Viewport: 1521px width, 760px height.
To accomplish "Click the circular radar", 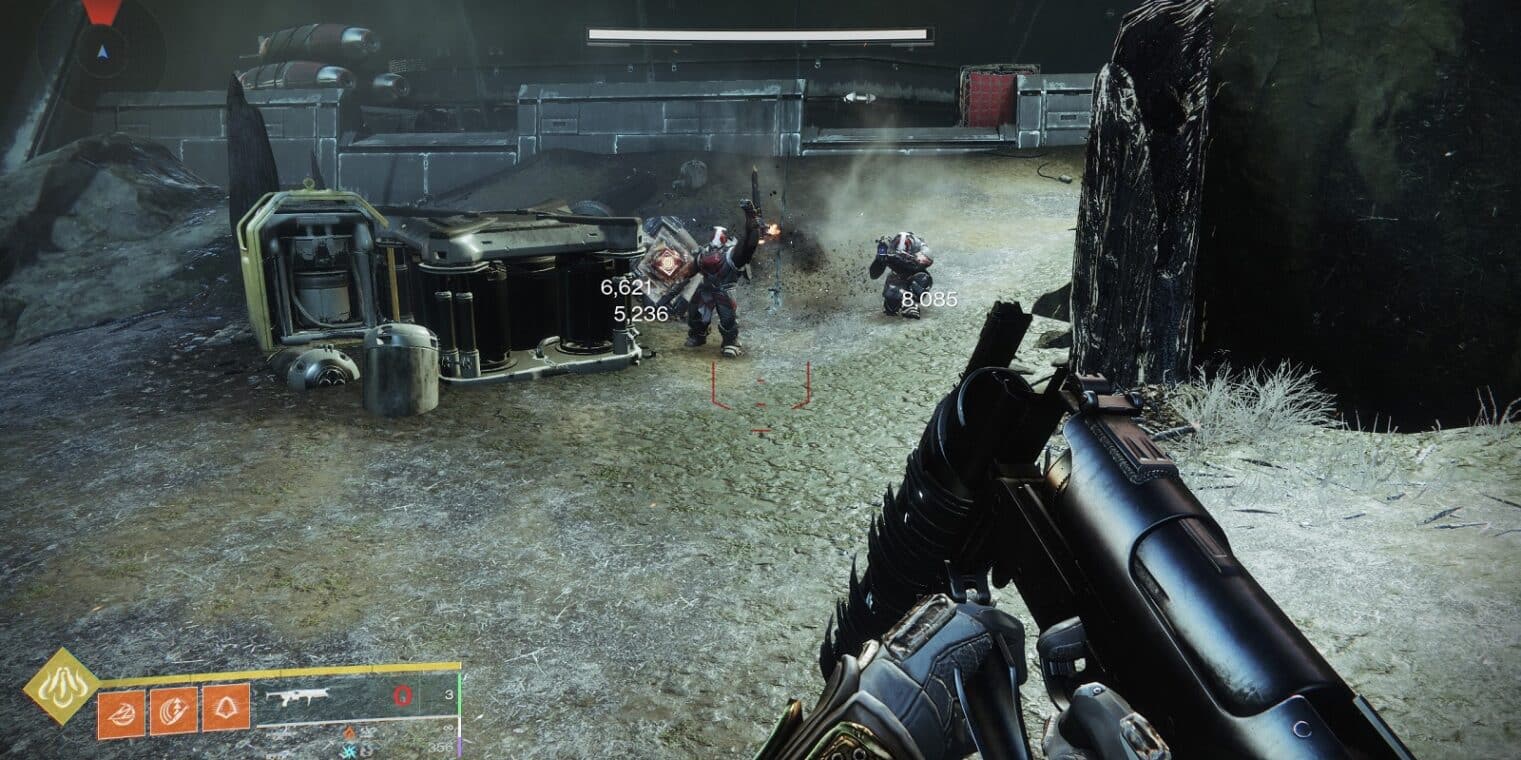I will (101, 48).
